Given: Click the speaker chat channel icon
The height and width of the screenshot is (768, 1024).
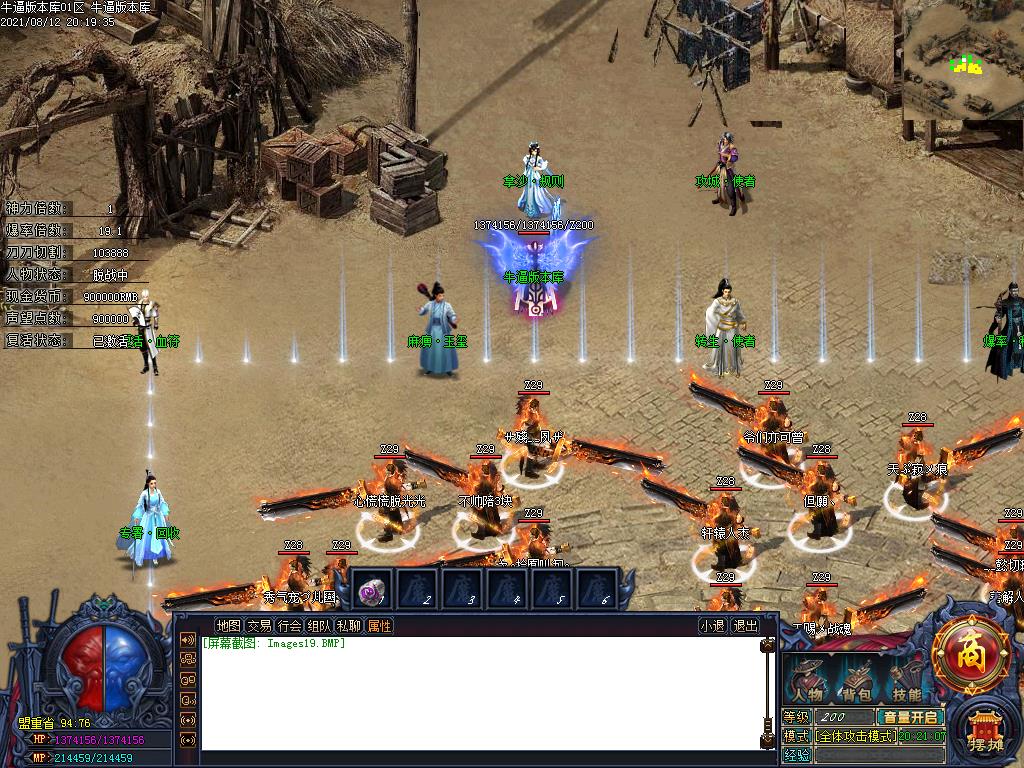Looking at the screenshot, I should (x=187, y=640).
